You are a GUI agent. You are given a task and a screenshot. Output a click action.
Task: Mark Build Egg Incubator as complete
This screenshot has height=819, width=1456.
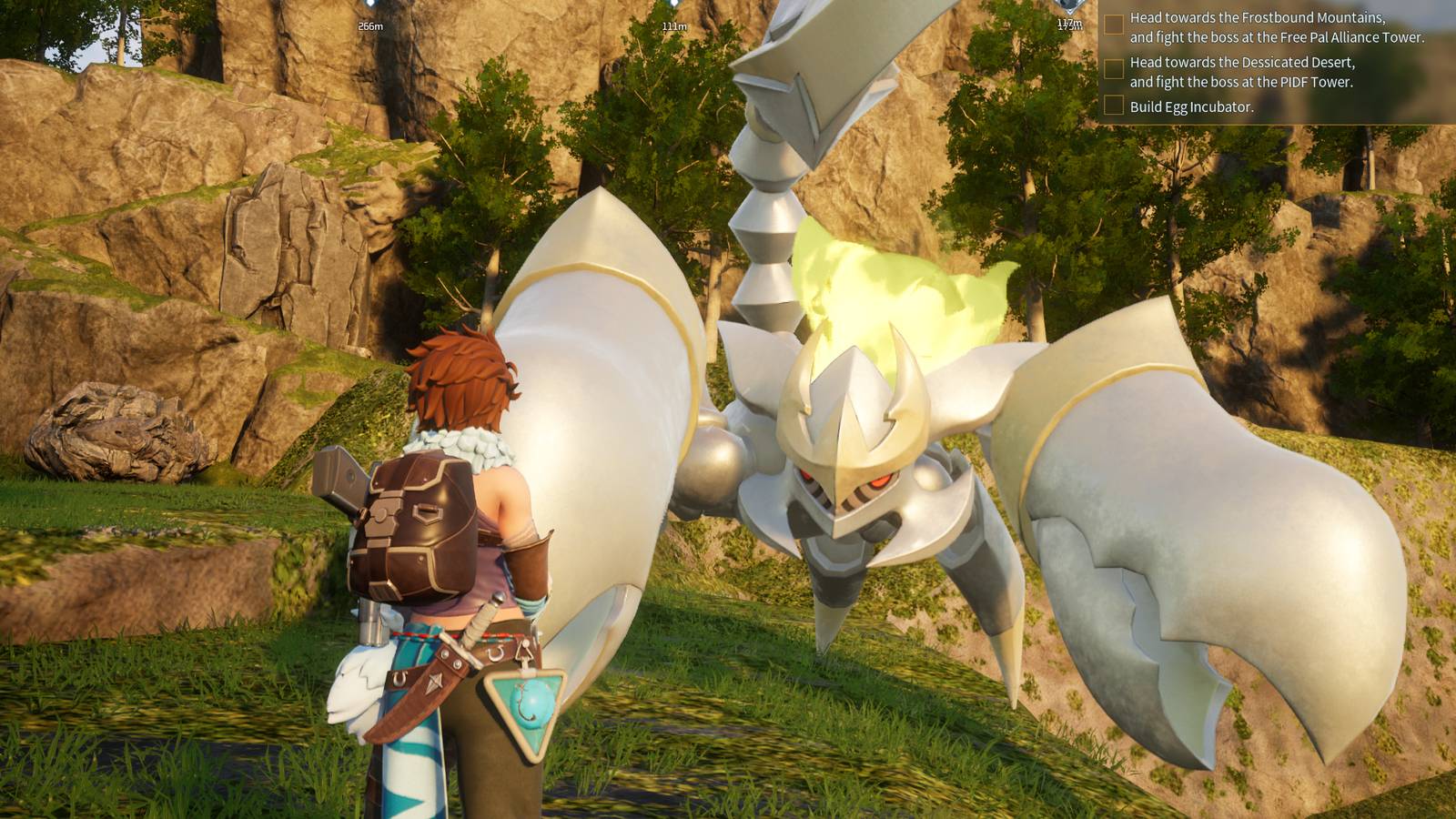click(1114, 106)
